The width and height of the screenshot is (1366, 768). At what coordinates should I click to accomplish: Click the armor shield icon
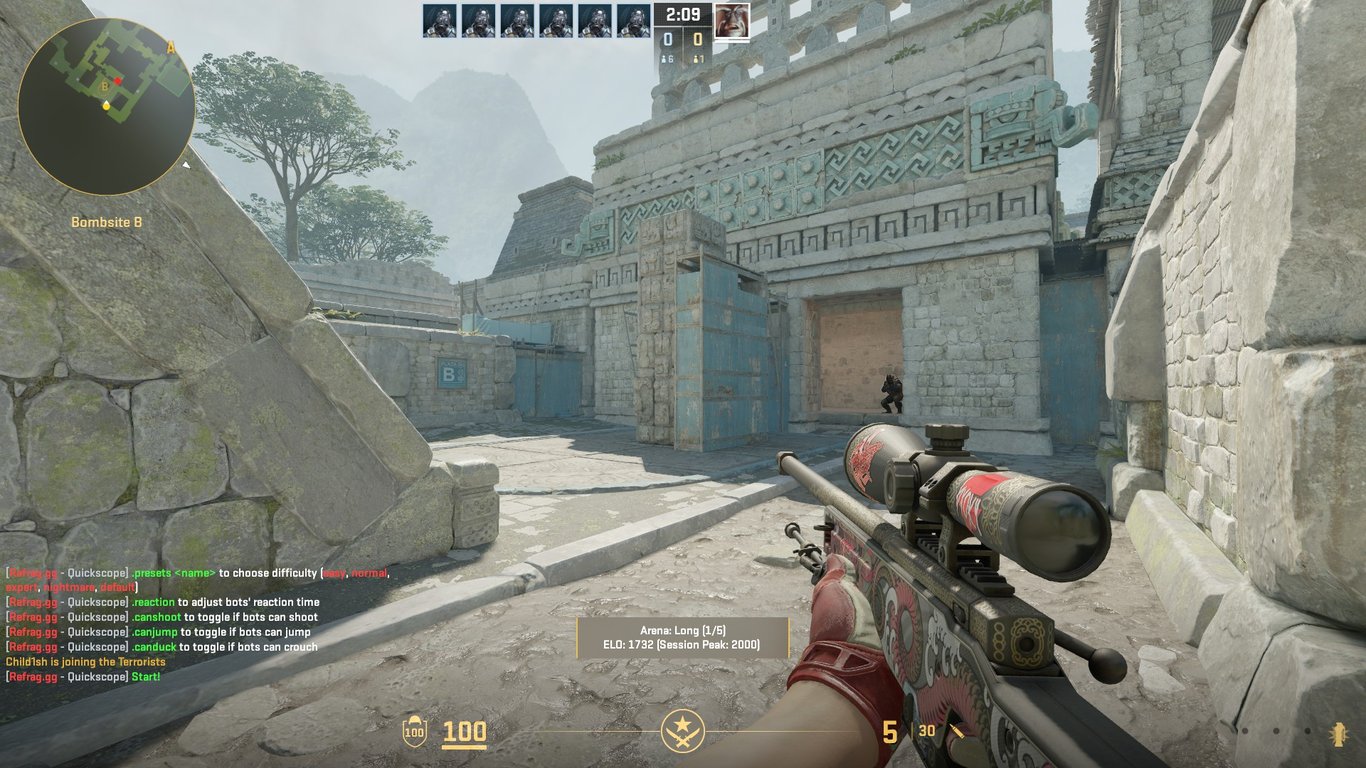[414, 732]
